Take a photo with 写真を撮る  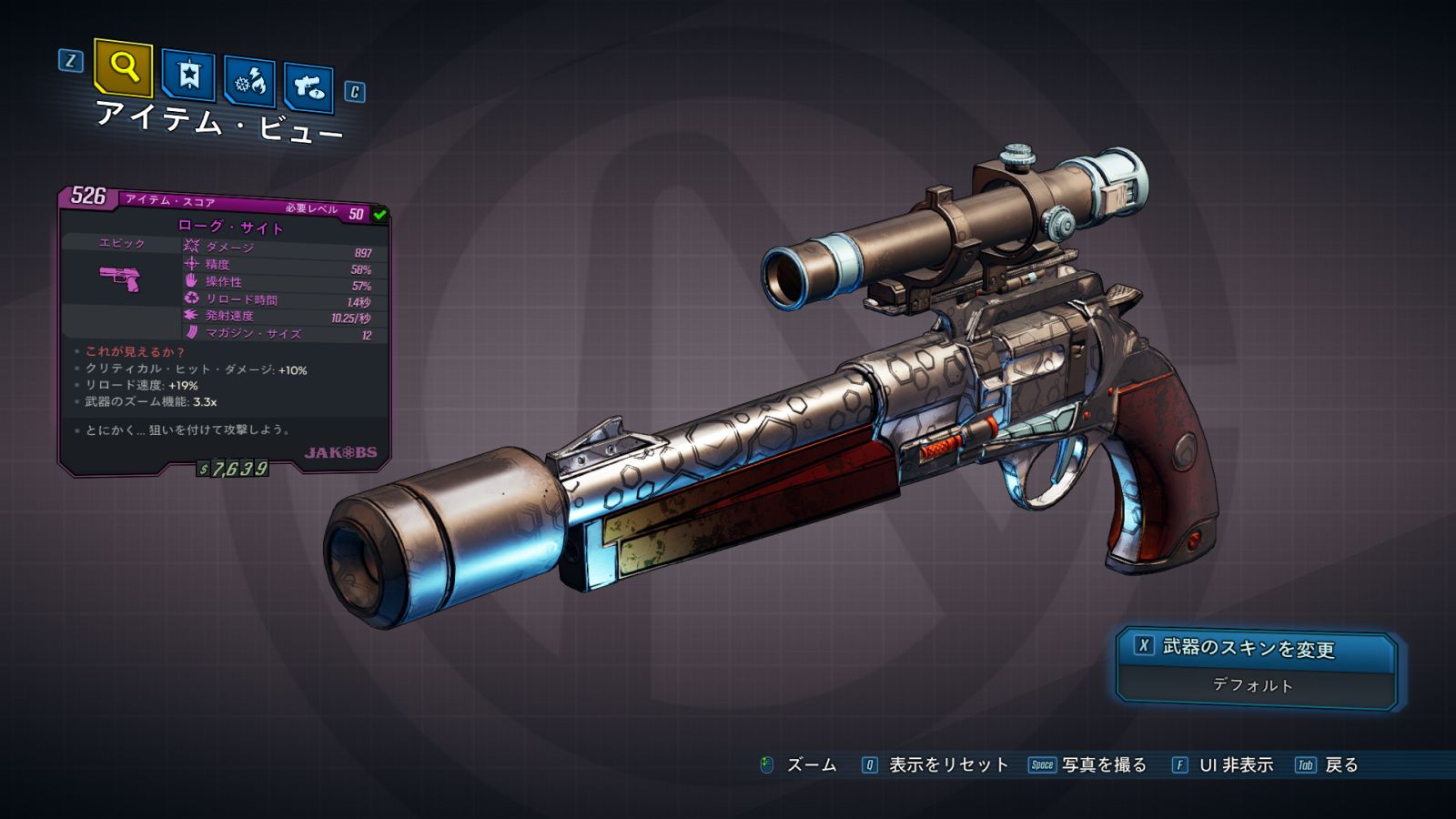[1088, 765]
